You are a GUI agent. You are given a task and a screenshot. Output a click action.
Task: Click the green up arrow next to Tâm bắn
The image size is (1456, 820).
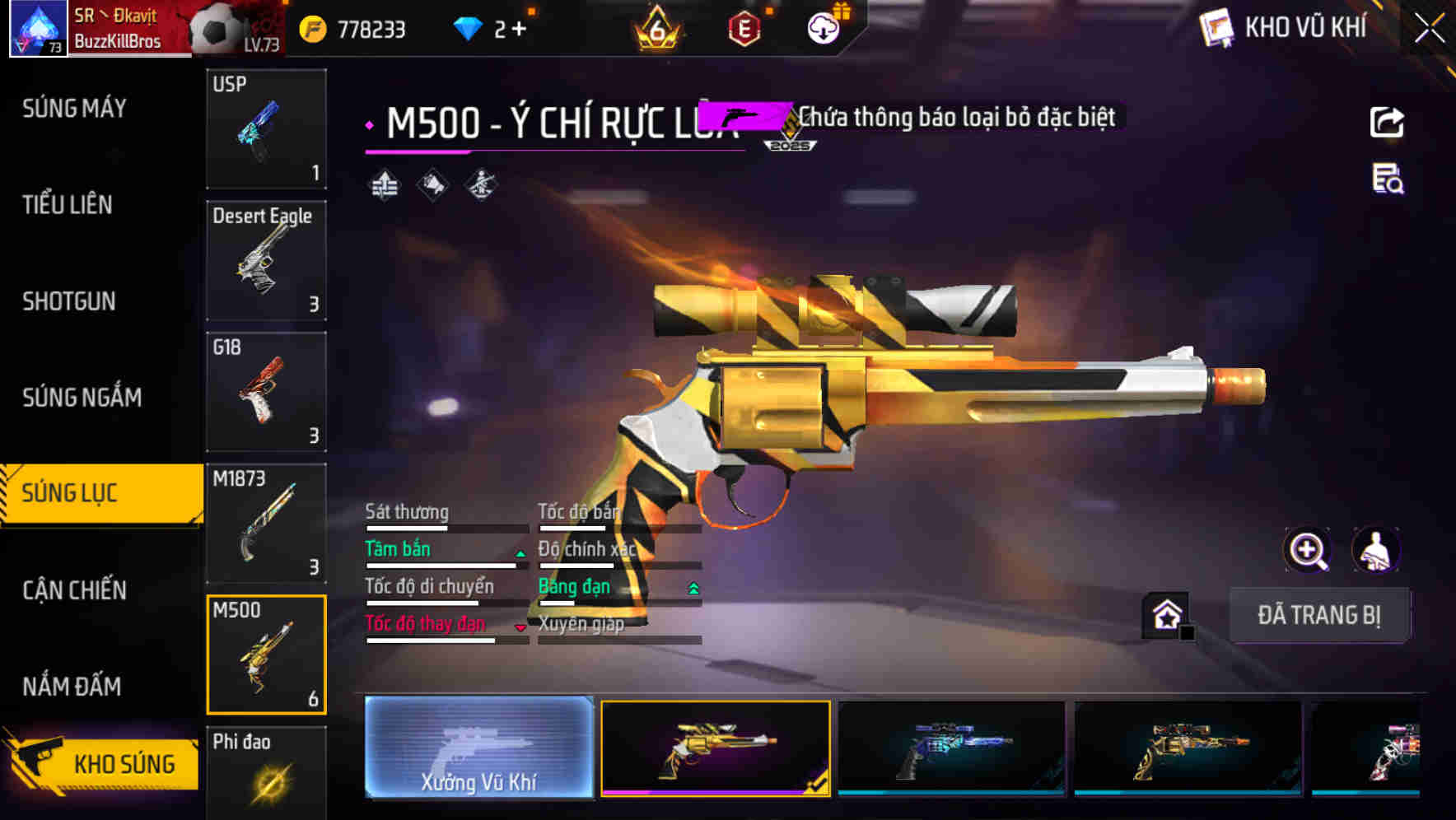(x=520, y=554)
